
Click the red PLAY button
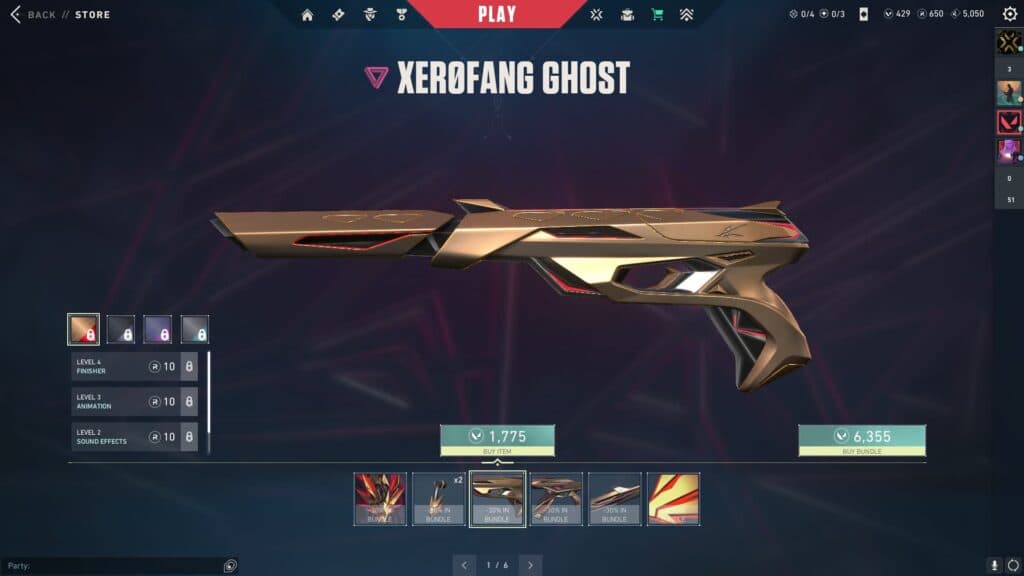tap(497, 14)
